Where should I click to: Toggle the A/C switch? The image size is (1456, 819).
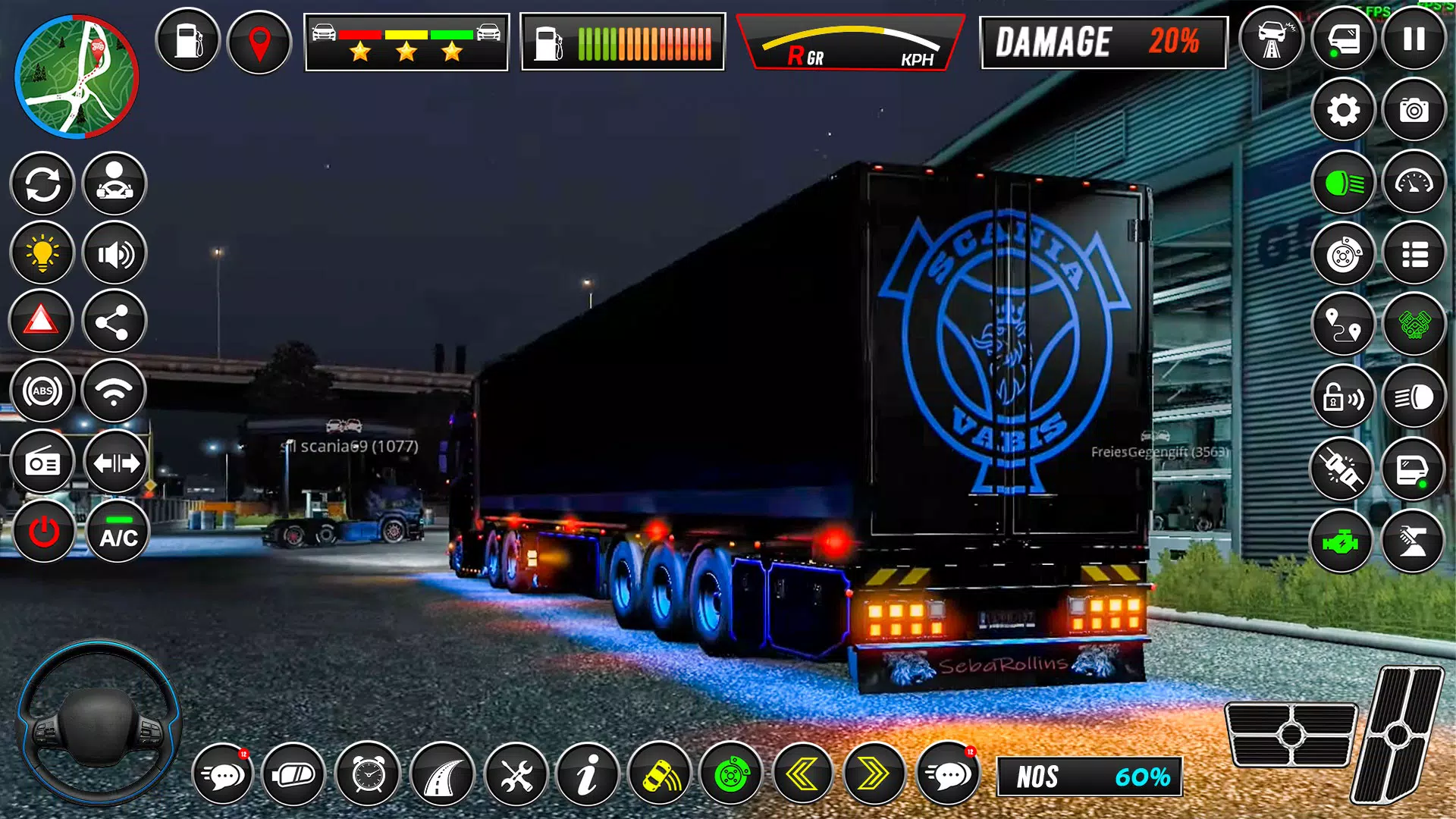(x=115, y=531)
